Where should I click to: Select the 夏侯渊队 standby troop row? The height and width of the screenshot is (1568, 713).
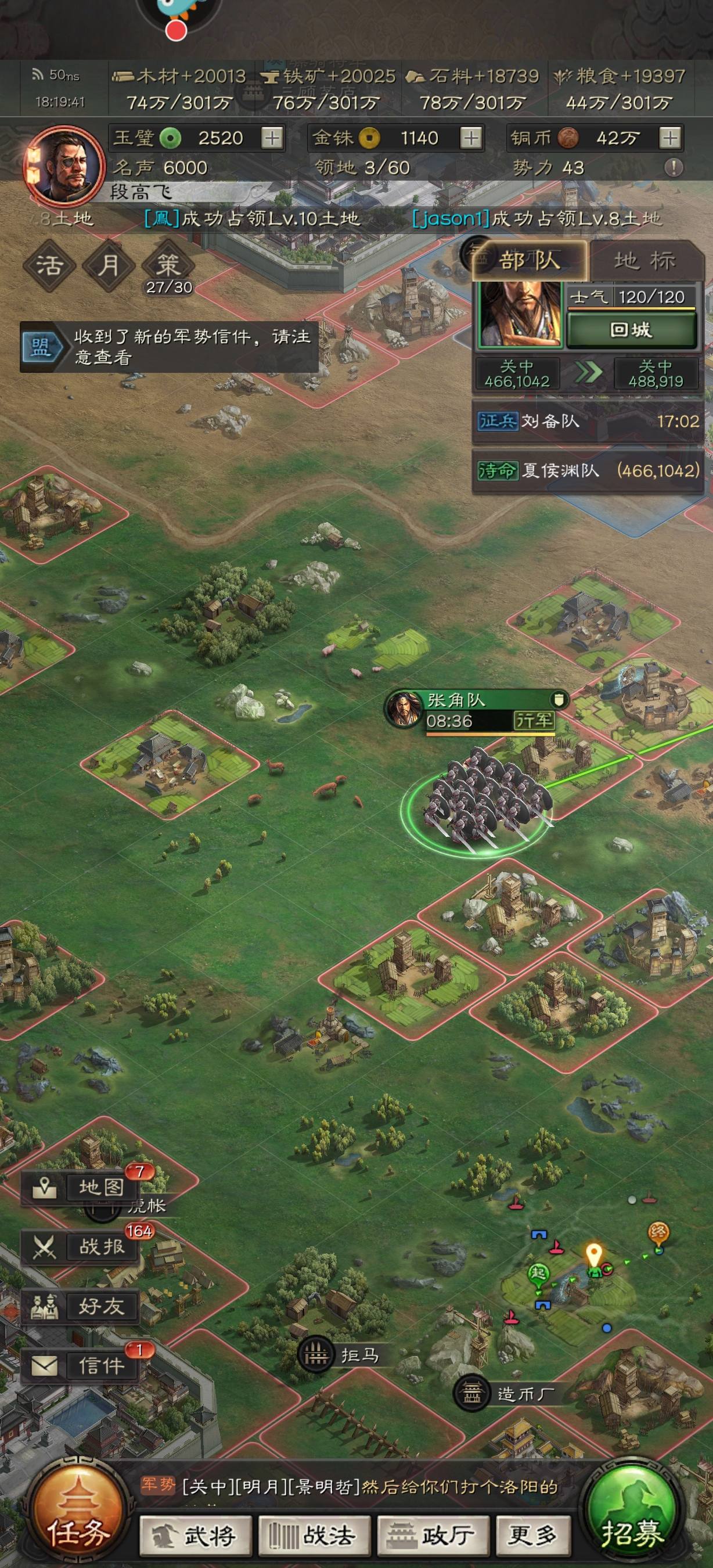[x=588, y=470]
